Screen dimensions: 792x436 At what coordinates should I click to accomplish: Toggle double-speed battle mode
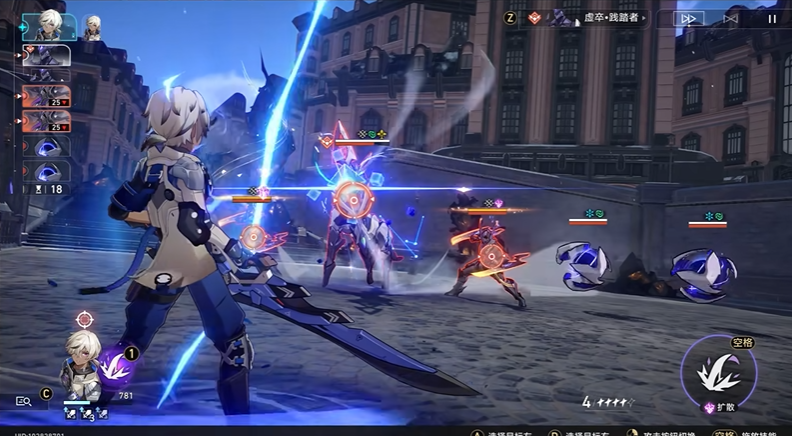pos(688,18)
